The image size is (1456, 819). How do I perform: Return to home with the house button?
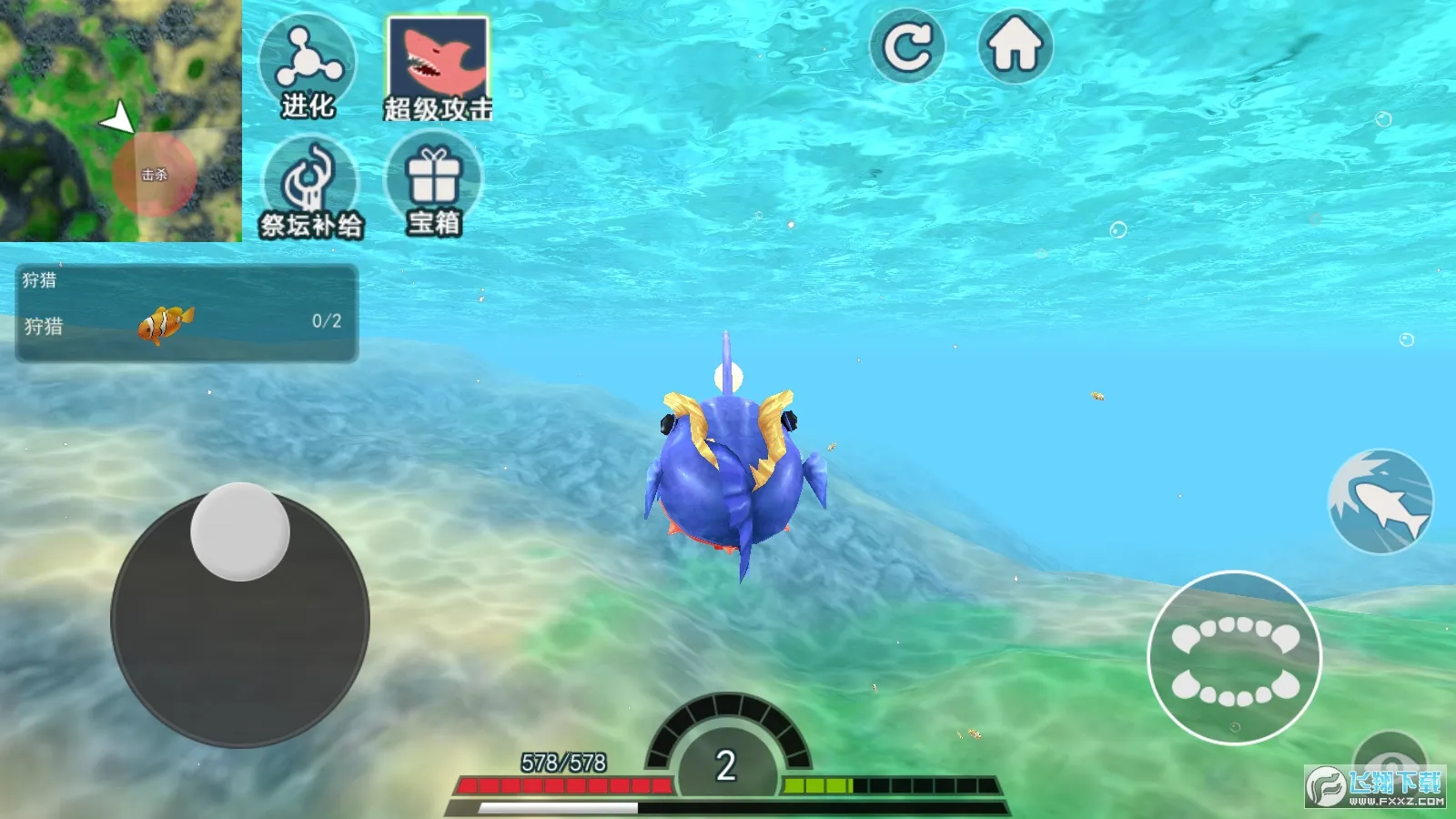click(1016, 46)
